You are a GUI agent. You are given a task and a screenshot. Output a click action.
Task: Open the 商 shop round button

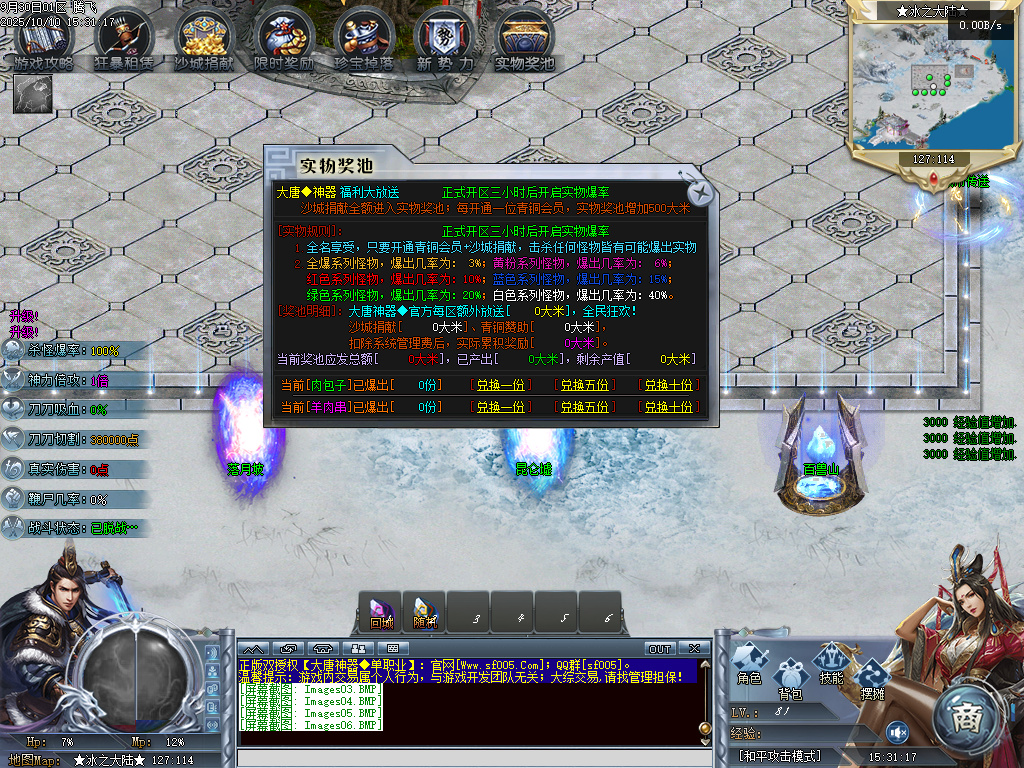(x=965, y=717)
